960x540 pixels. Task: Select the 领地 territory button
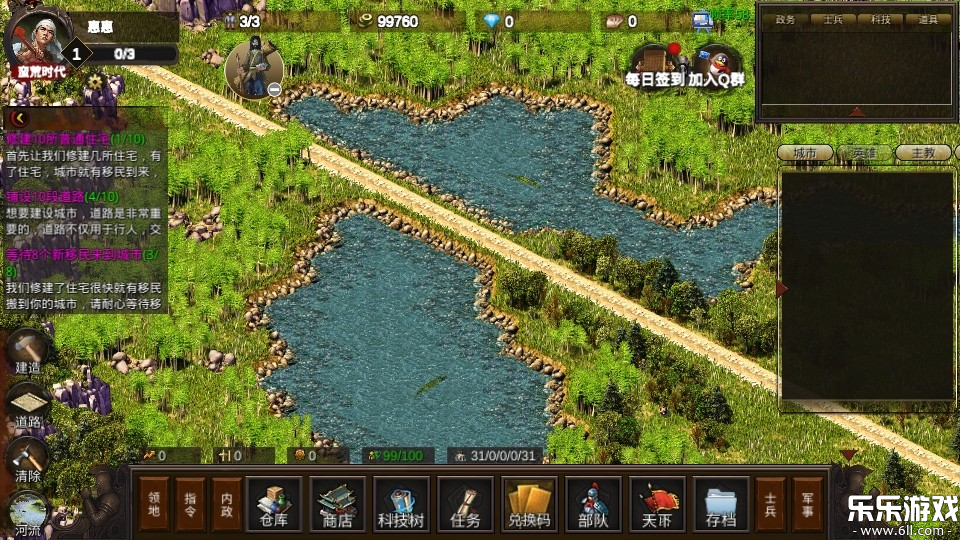click(155, 504)
